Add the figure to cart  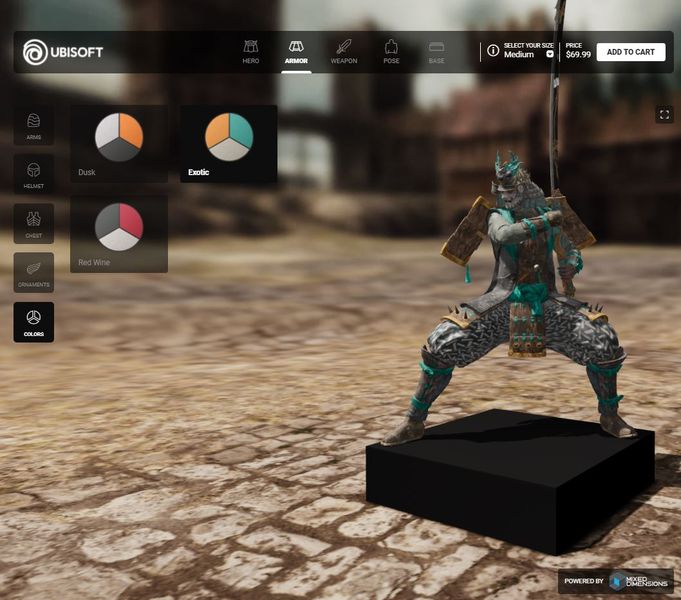pyautogui.click(x=630, y=52)
